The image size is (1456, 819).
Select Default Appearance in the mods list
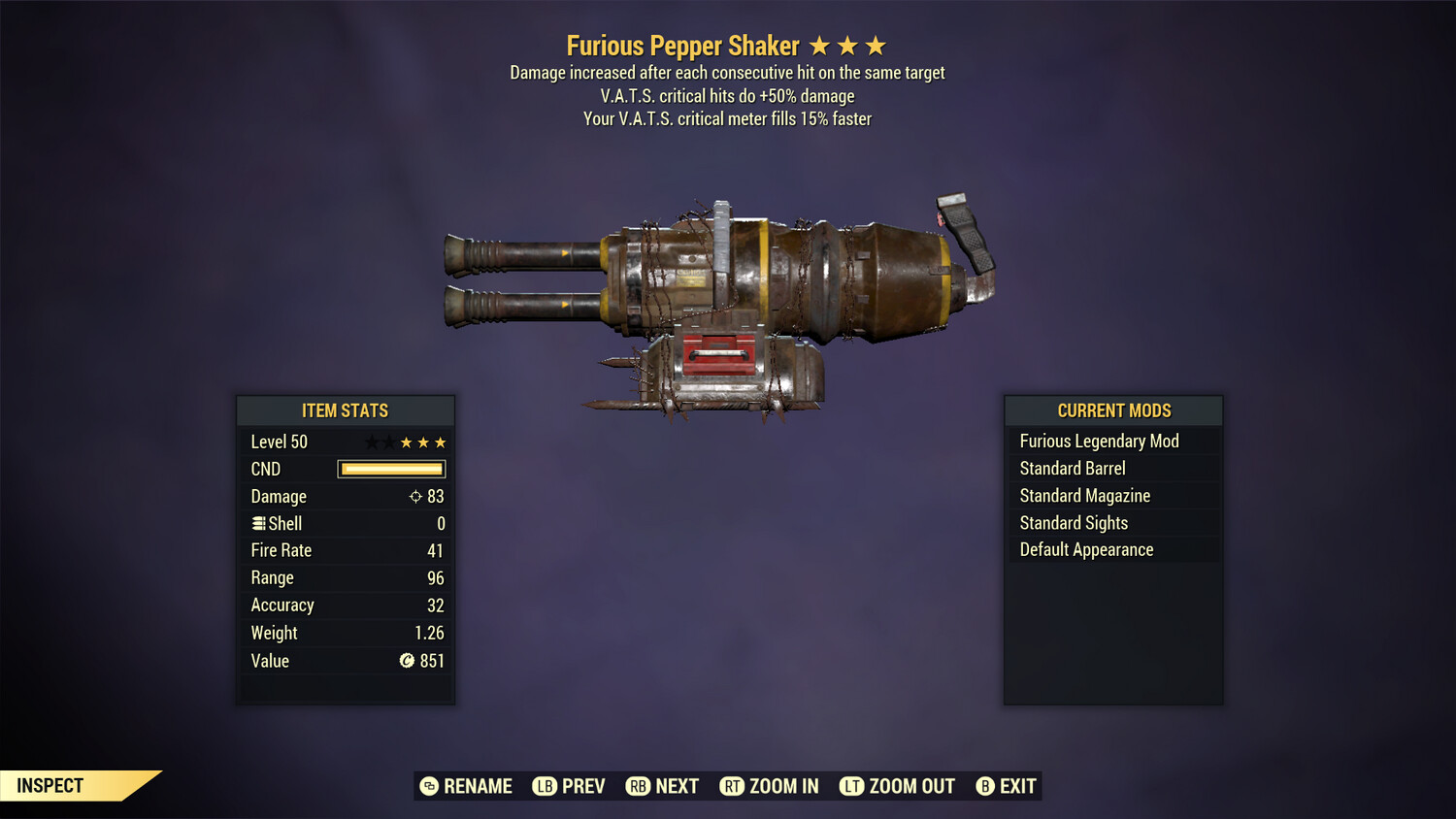(x=1086, y=549)
